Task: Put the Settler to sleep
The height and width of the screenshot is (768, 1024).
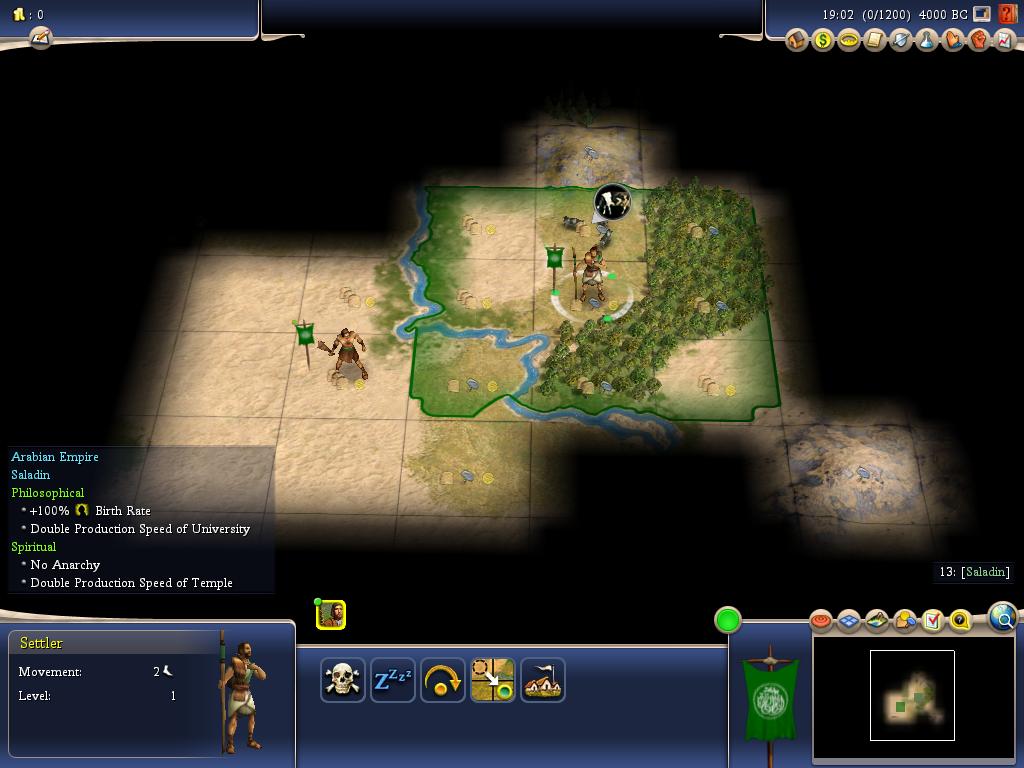Action: click(x=392, y=680)
